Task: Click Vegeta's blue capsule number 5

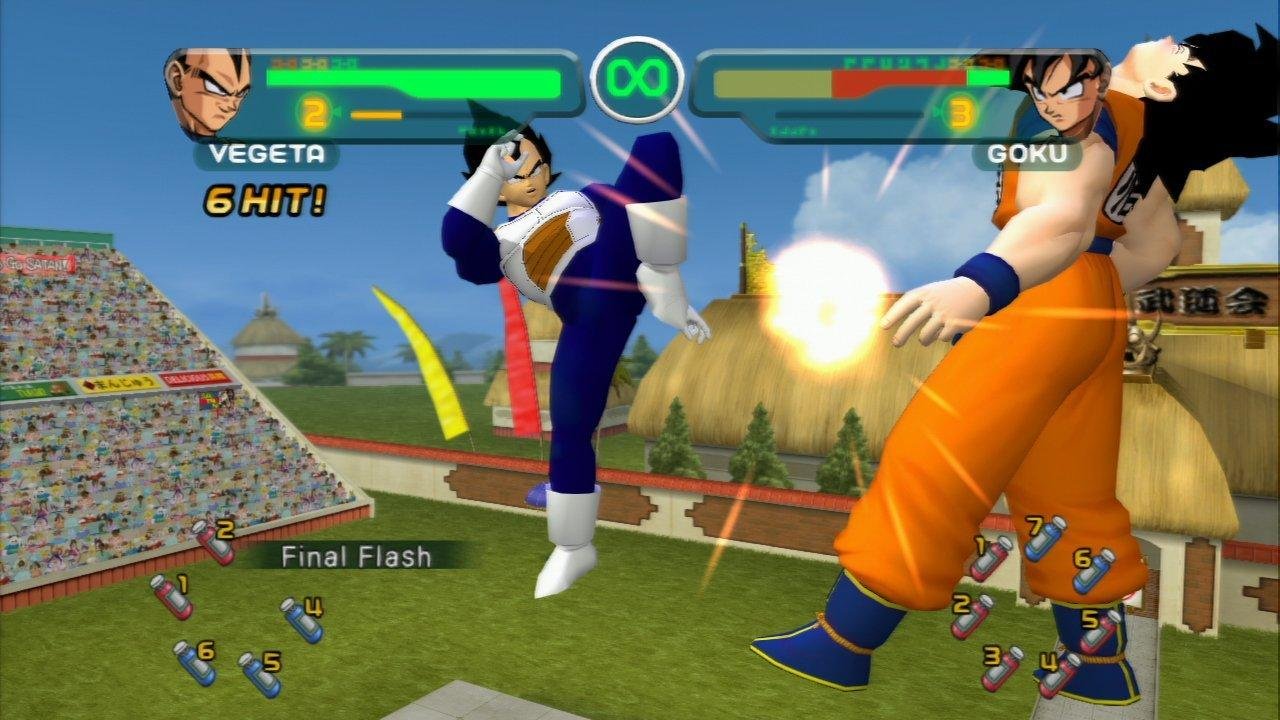Action: (x=258, y=672)
